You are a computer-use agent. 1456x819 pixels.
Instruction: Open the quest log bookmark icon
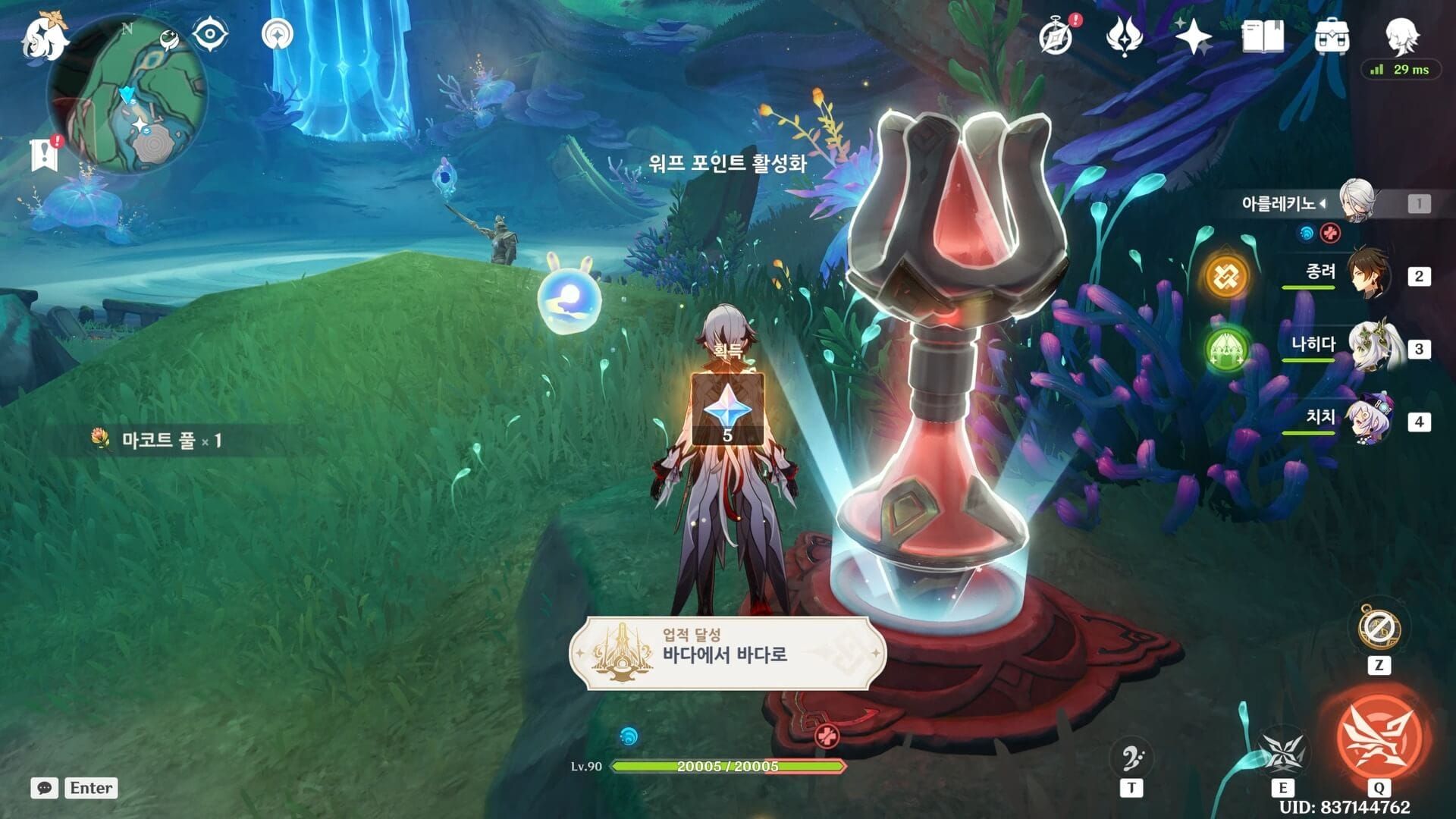coord(45,154)
